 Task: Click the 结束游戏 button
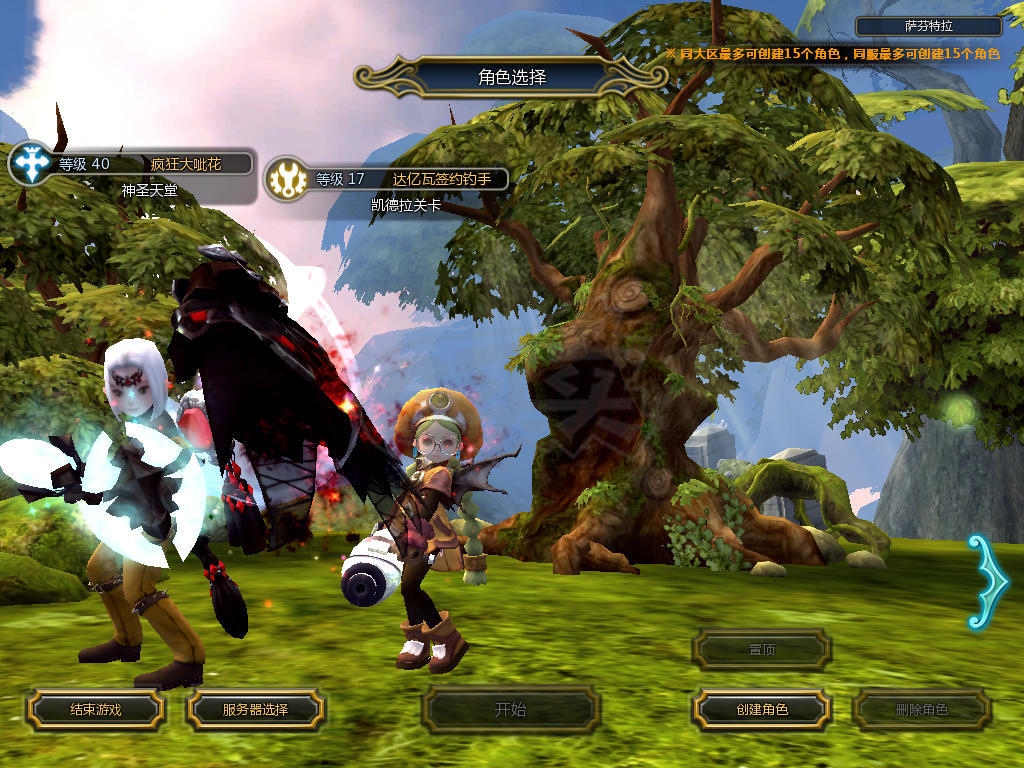[95, 709]
